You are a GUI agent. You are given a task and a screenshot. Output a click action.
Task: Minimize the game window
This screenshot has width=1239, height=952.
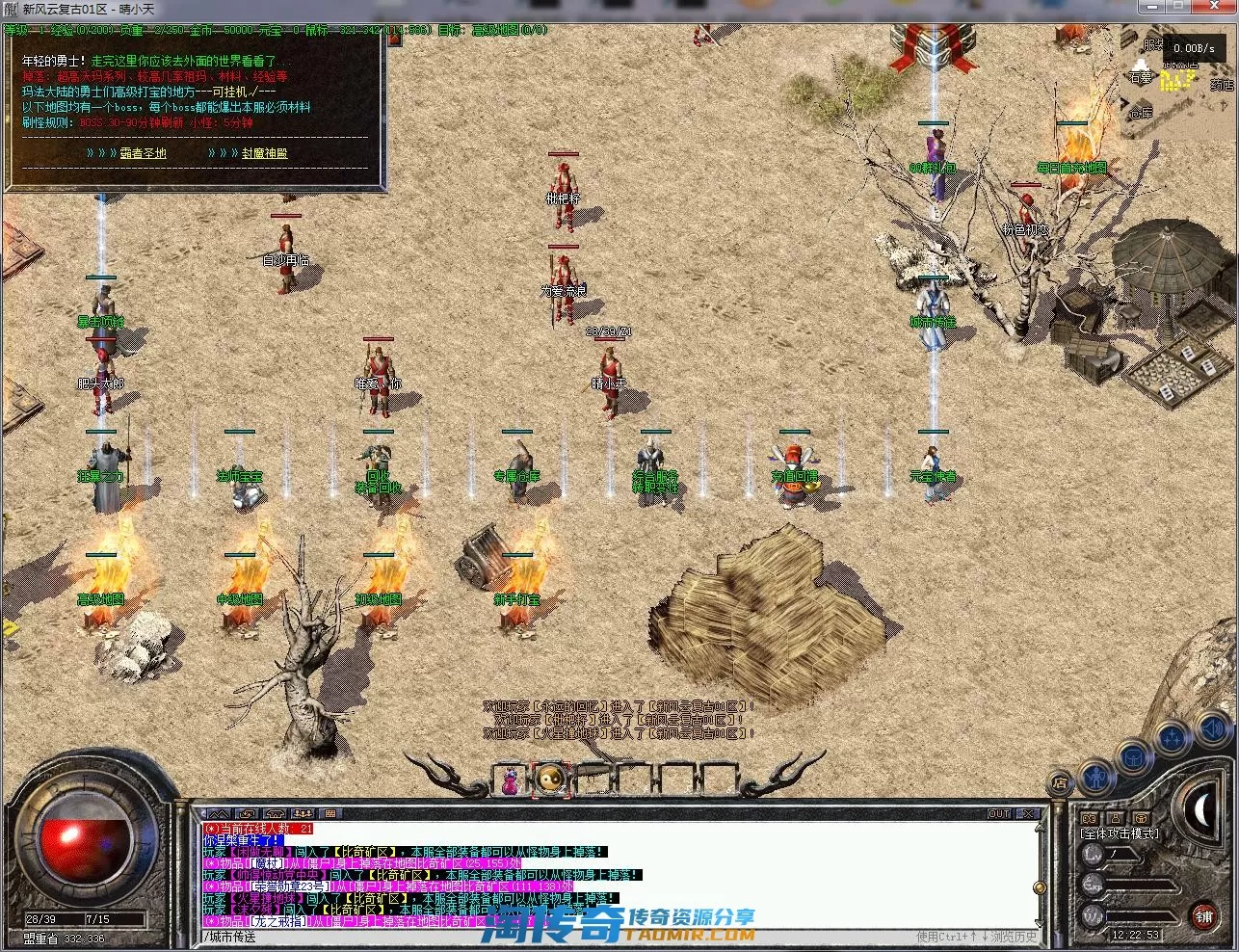click(1151, 7)
